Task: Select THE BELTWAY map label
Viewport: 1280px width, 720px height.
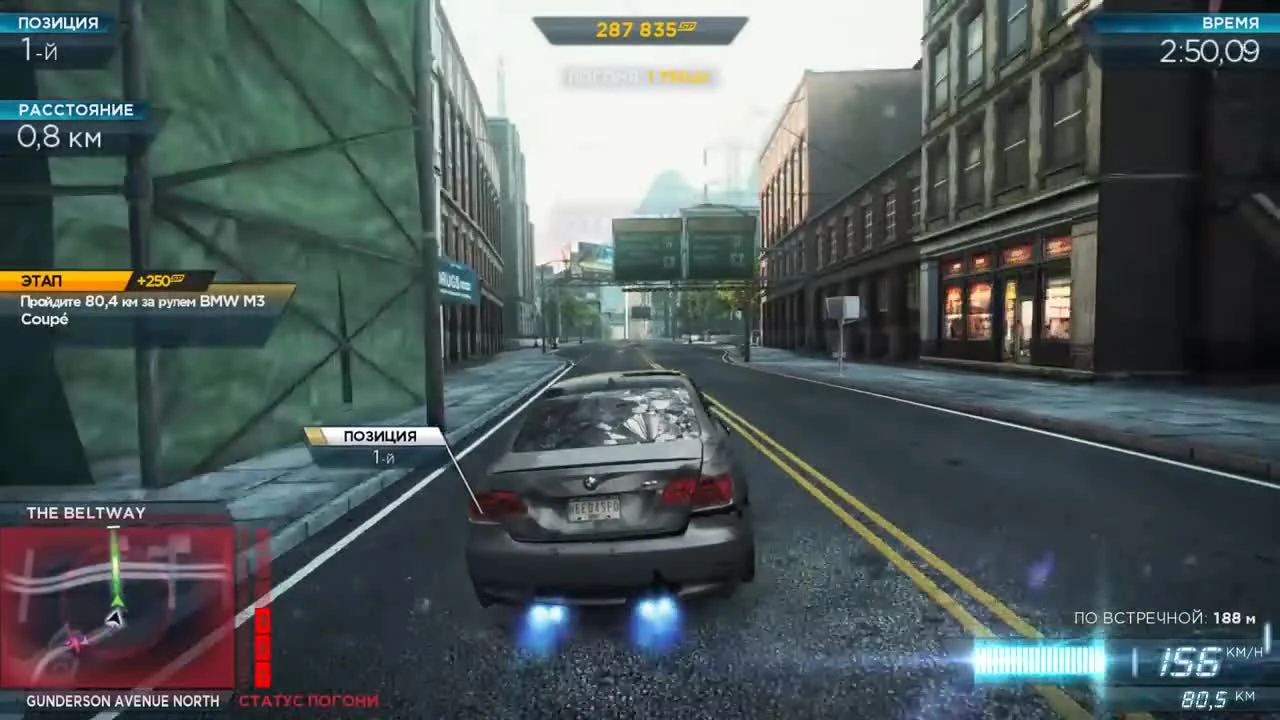Action: tap(86, 512)
